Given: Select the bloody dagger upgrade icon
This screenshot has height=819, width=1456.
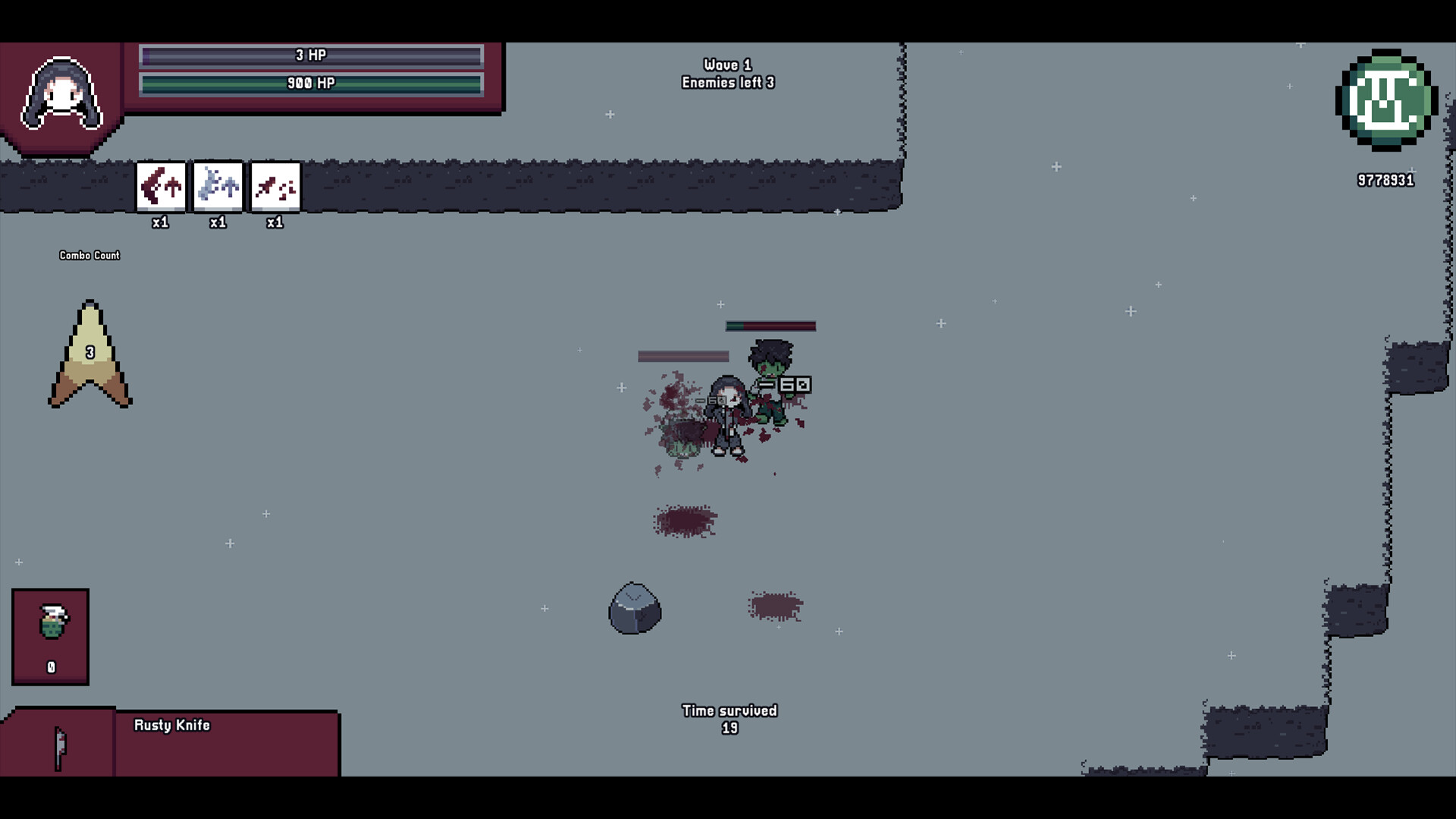Looking at the screenshot, I should (275, 186).
